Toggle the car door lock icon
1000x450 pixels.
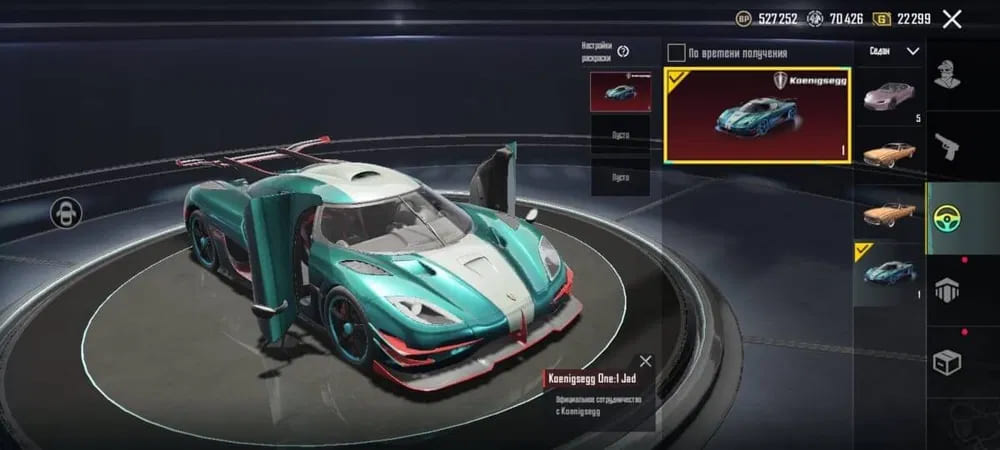pos(67,212)
